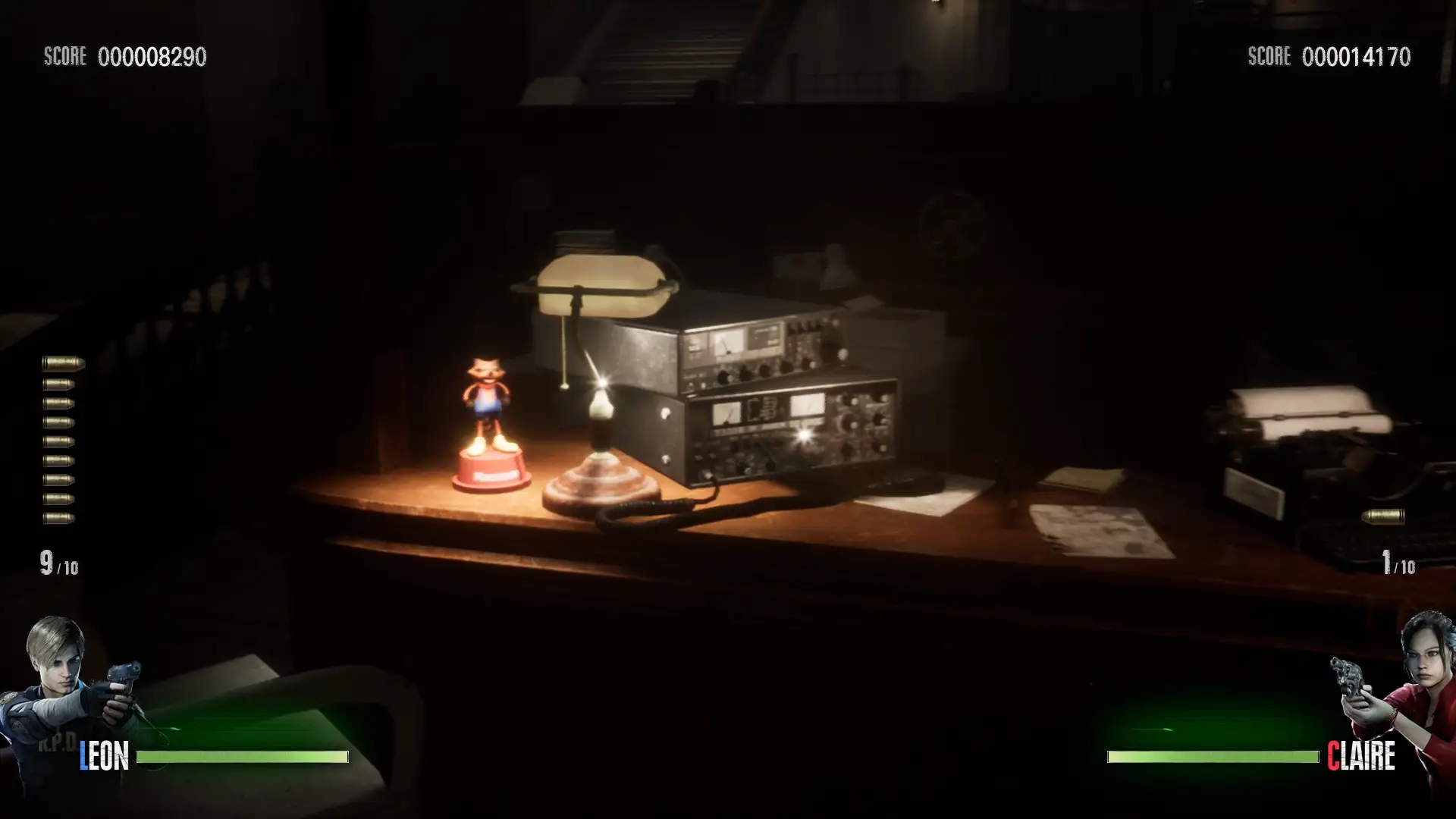The height and width of the screenshot is (819, 1456).
Task: Click the topmost bullet in Leon's ammo column
Action: (x=61, y=362)
